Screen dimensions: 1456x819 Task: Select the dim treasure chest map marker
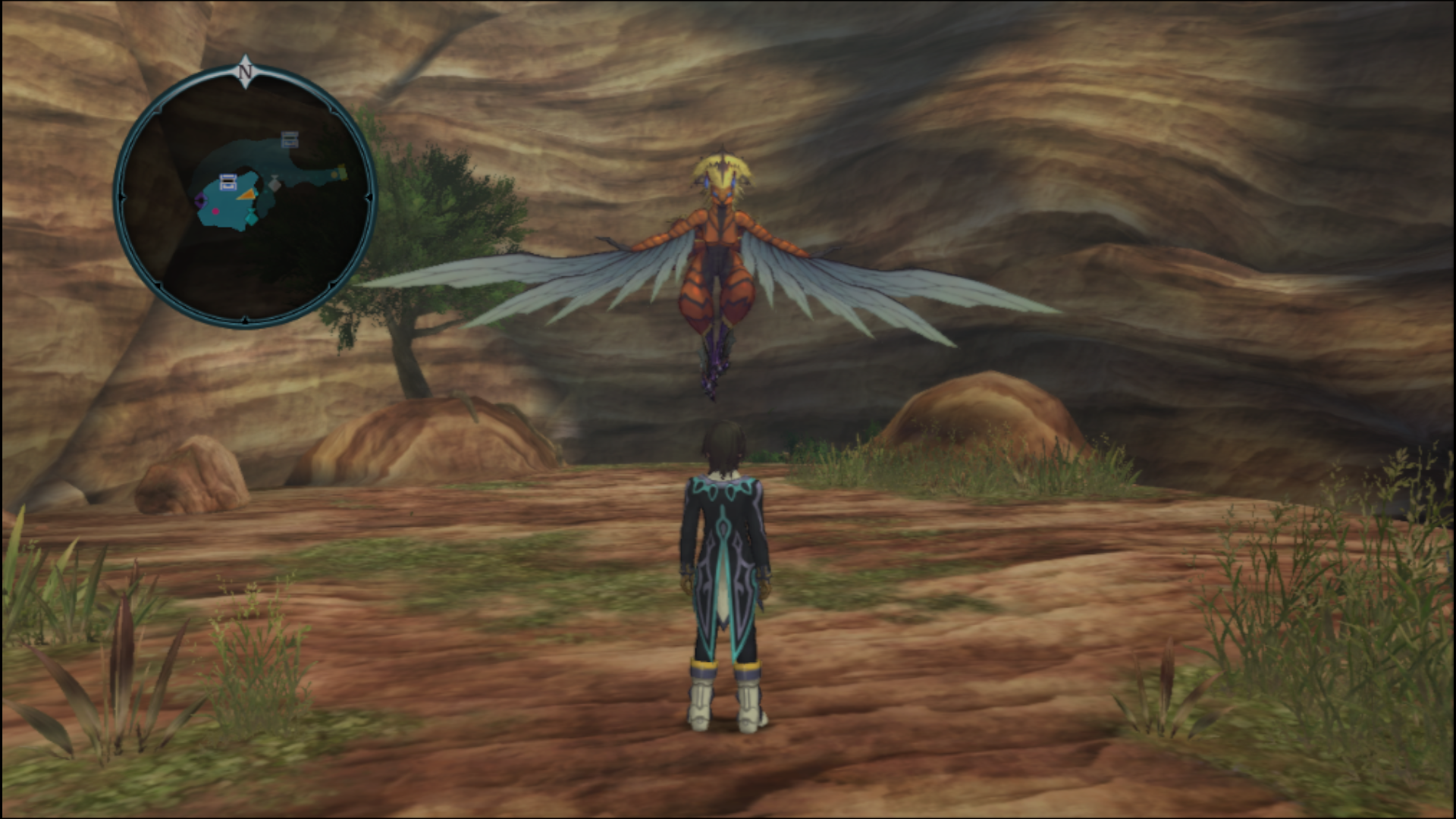(290, 139)
